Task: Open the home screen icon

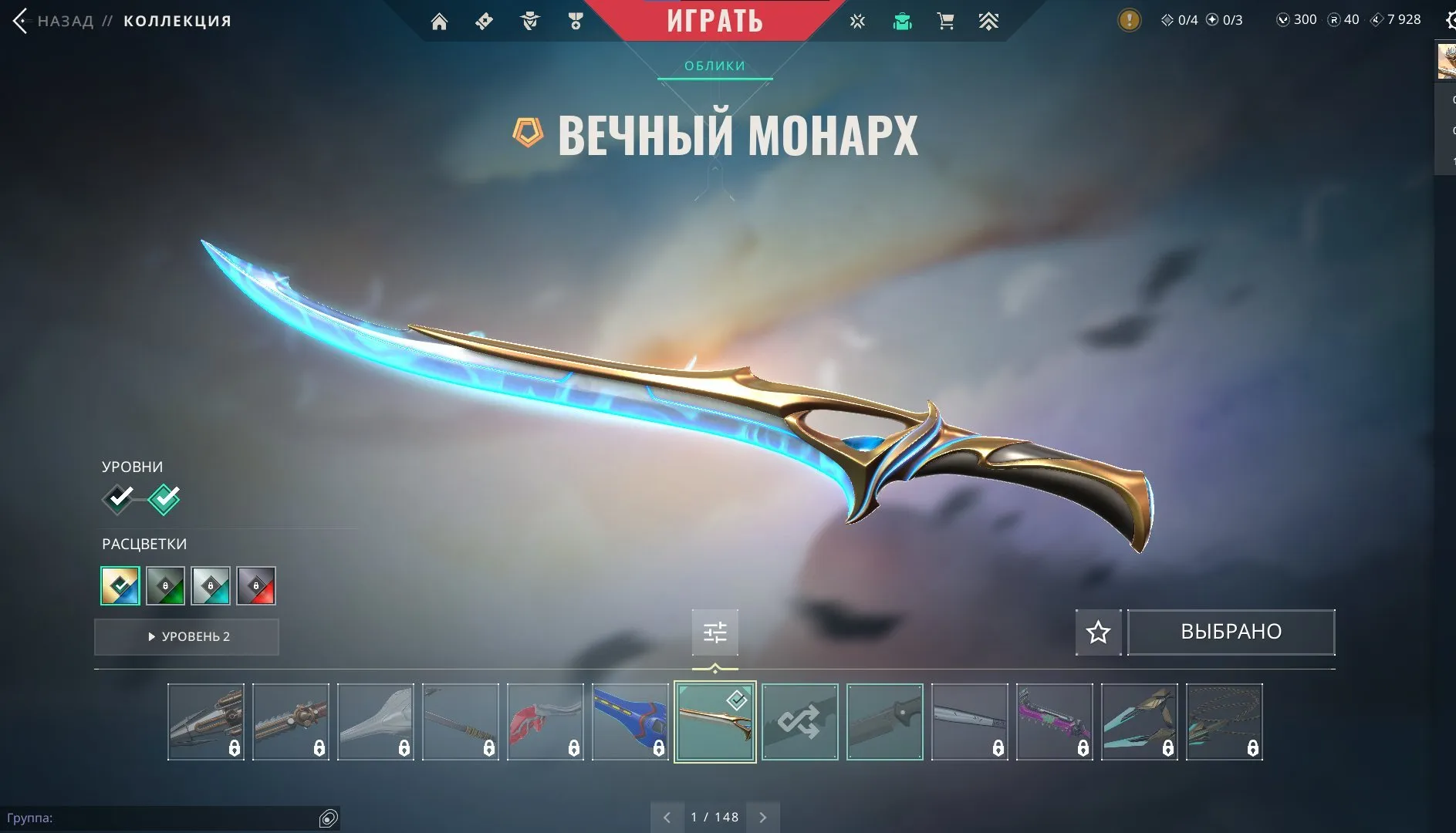Action: tap(439, 21)
